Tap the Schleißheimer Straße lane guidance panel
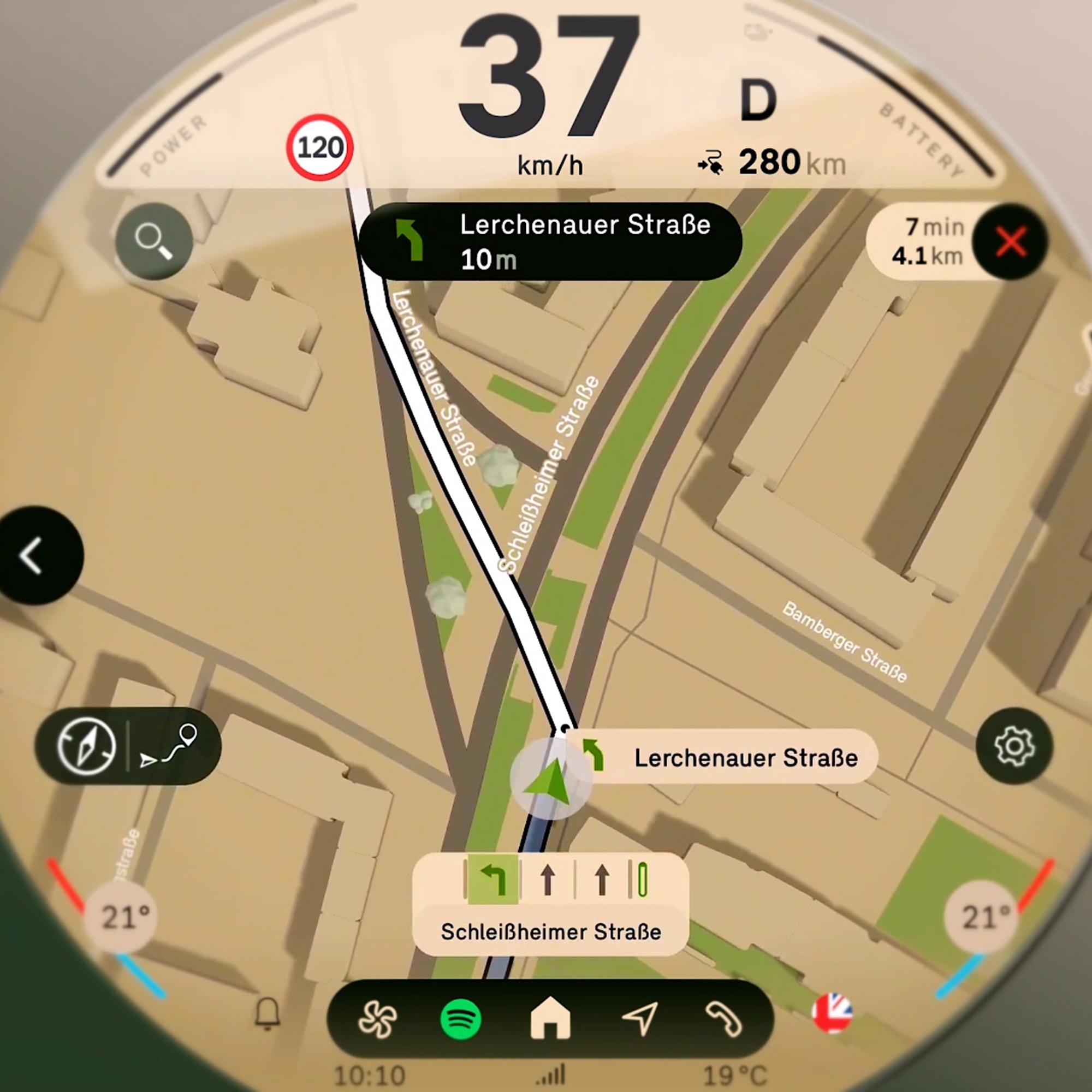 coord(550,904)
